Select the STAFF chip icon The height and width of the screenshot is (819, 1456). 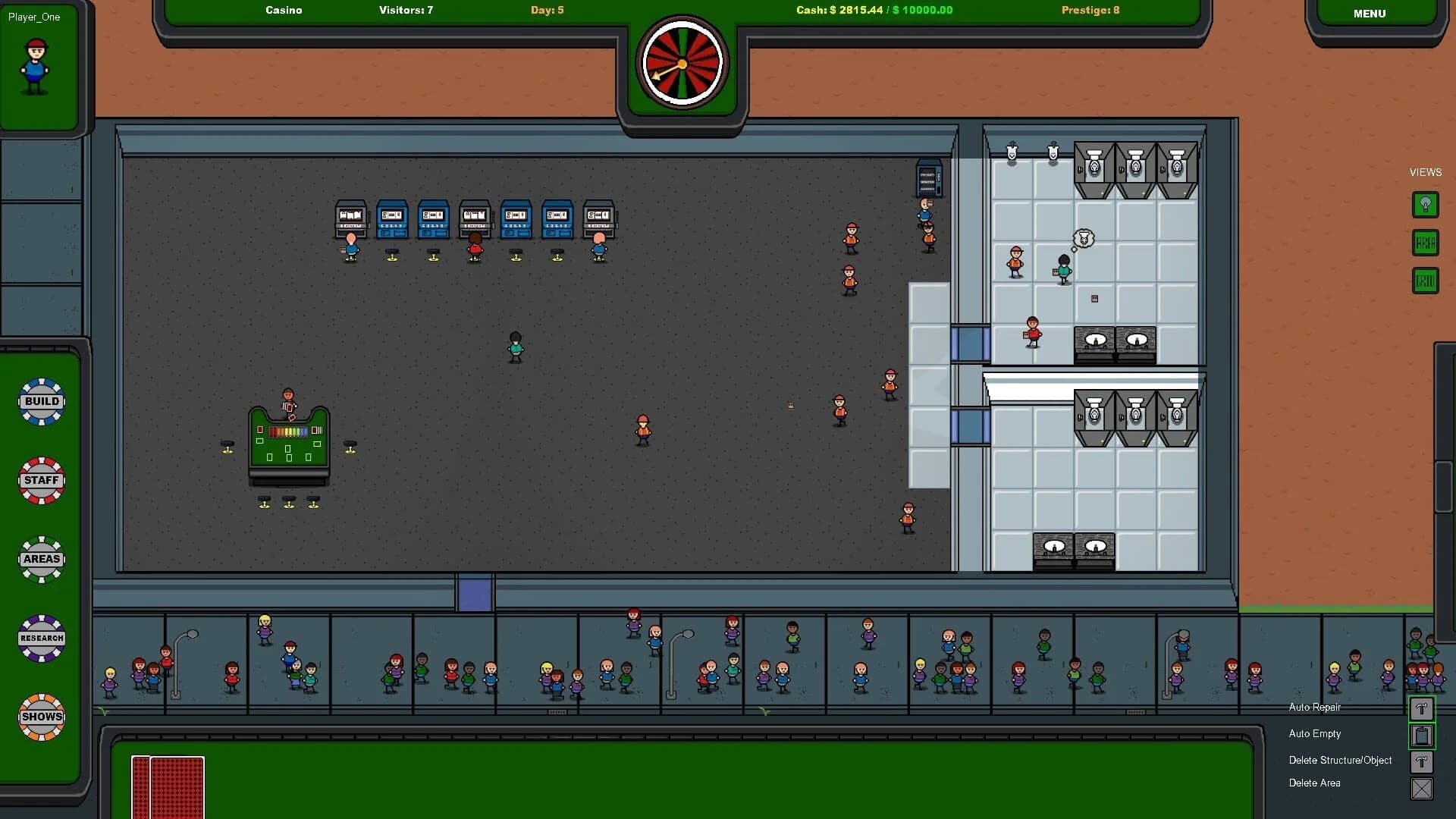pos(42,480)
